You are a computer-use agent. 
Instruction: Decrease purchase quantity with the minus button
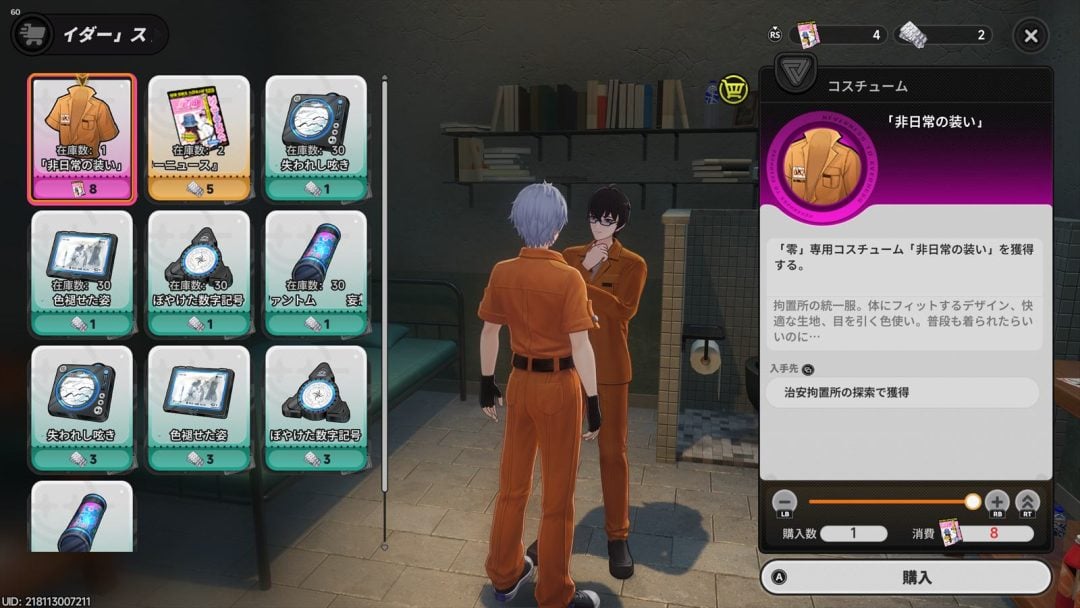[785, 502]
